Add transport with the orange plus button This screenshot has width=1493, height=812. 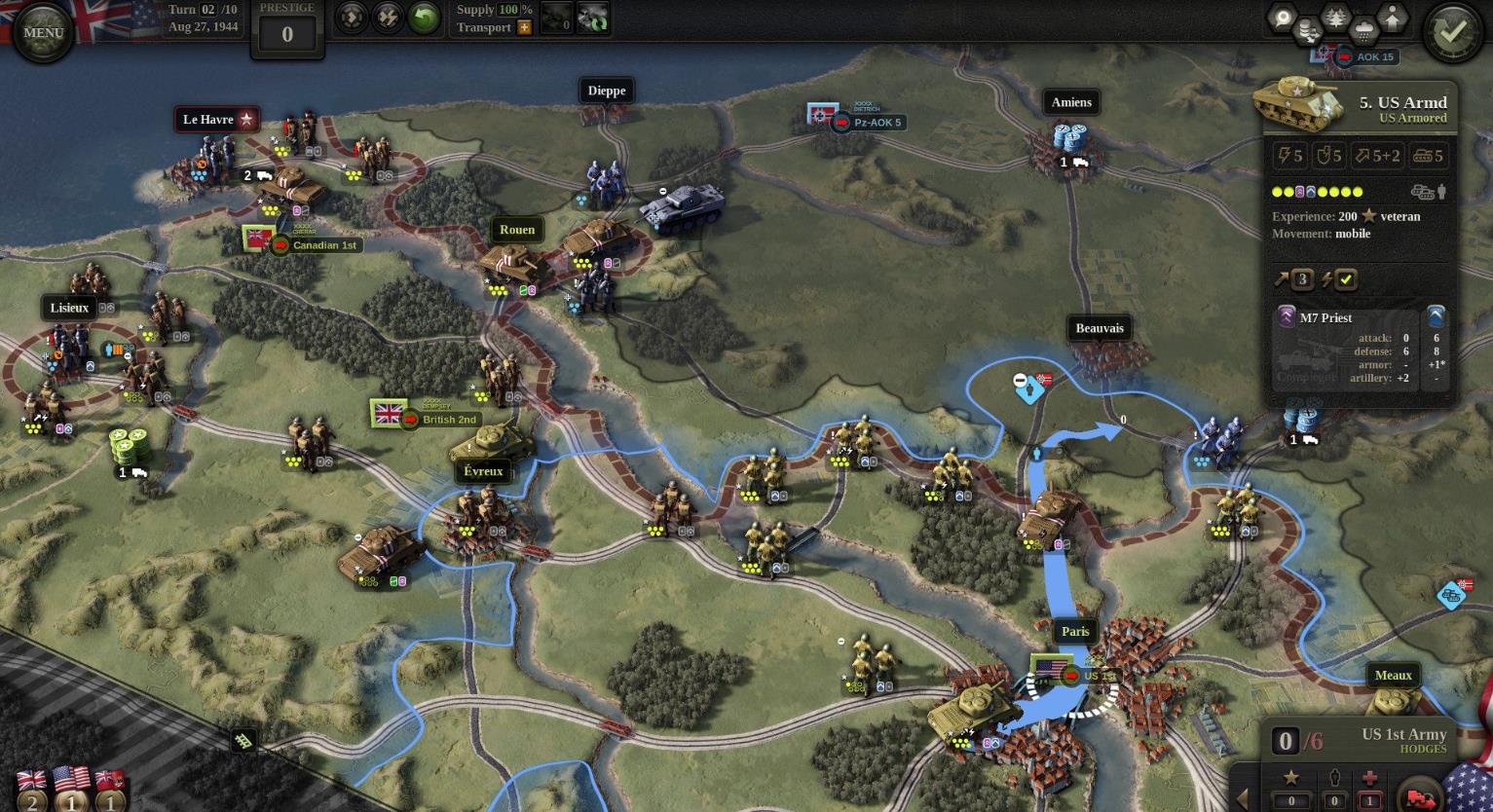pyautogui.click(x=525, y=27)
